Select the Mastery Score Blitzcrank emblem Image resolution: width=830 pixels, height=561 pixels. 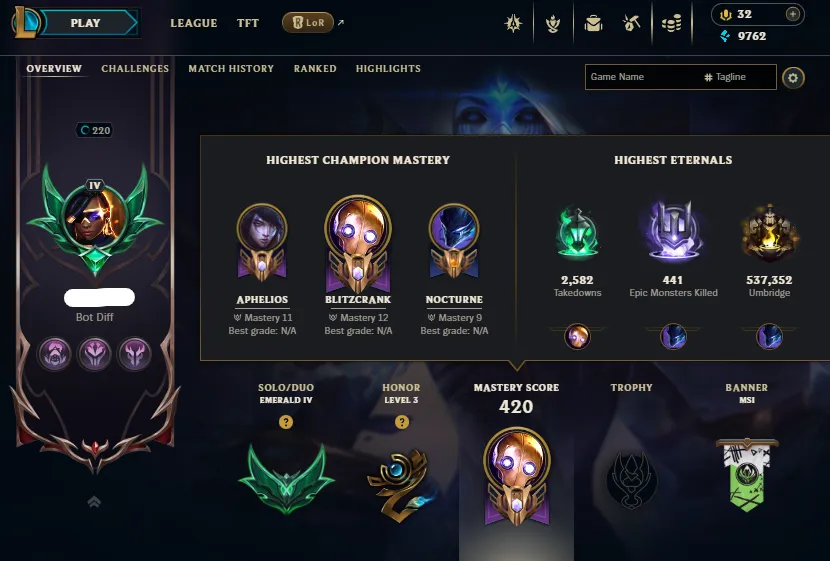pos(516,476)
